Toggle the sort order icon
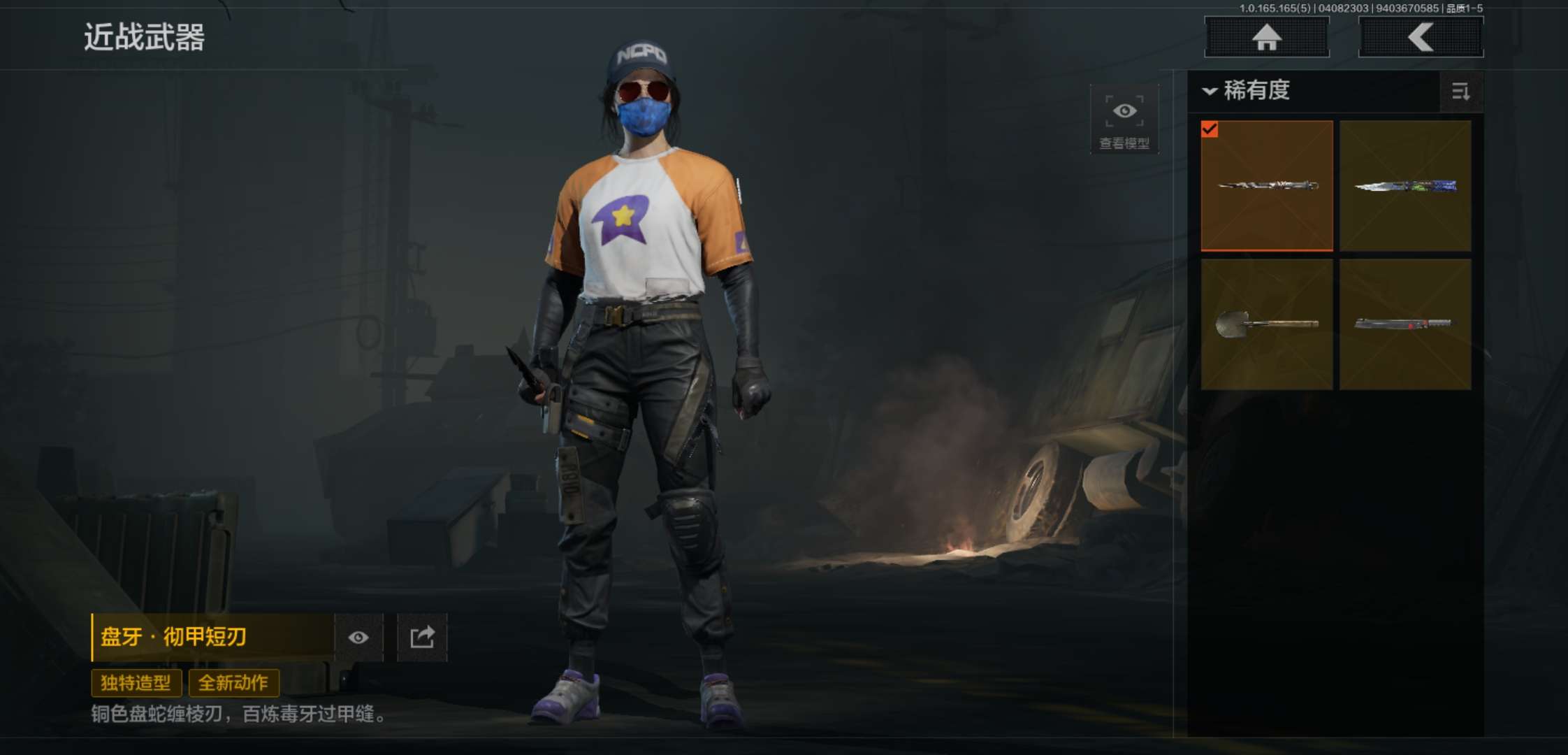This screenshot has height=755, width=1568. pyautogui.click(x=1460, y=92)
